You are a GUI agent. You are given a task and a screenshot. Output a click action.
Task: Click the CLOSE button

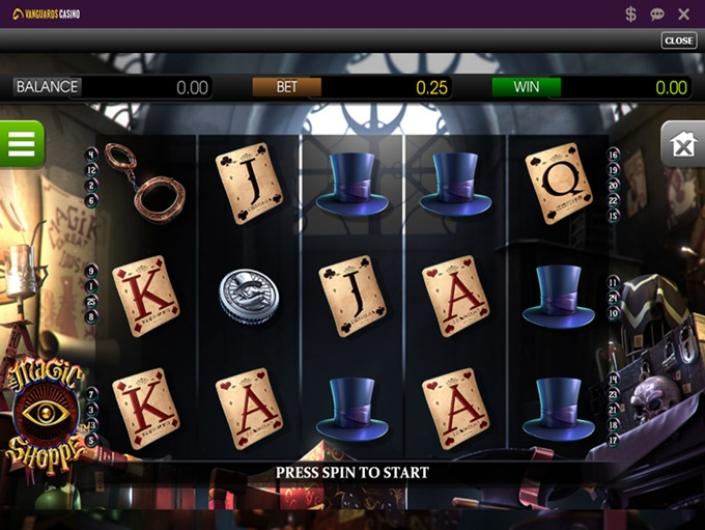[679, 41]
